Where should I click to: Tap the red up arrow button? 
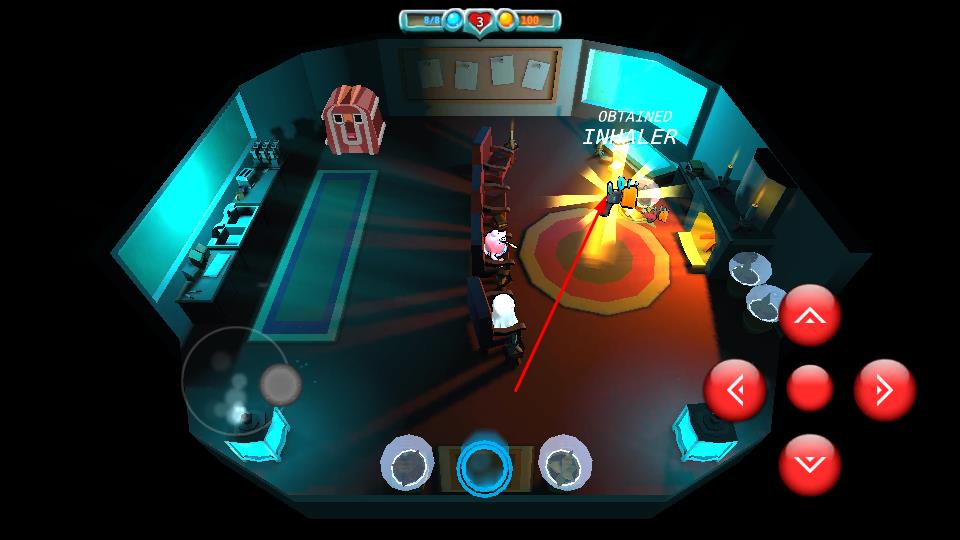click(x=809, y=316)
